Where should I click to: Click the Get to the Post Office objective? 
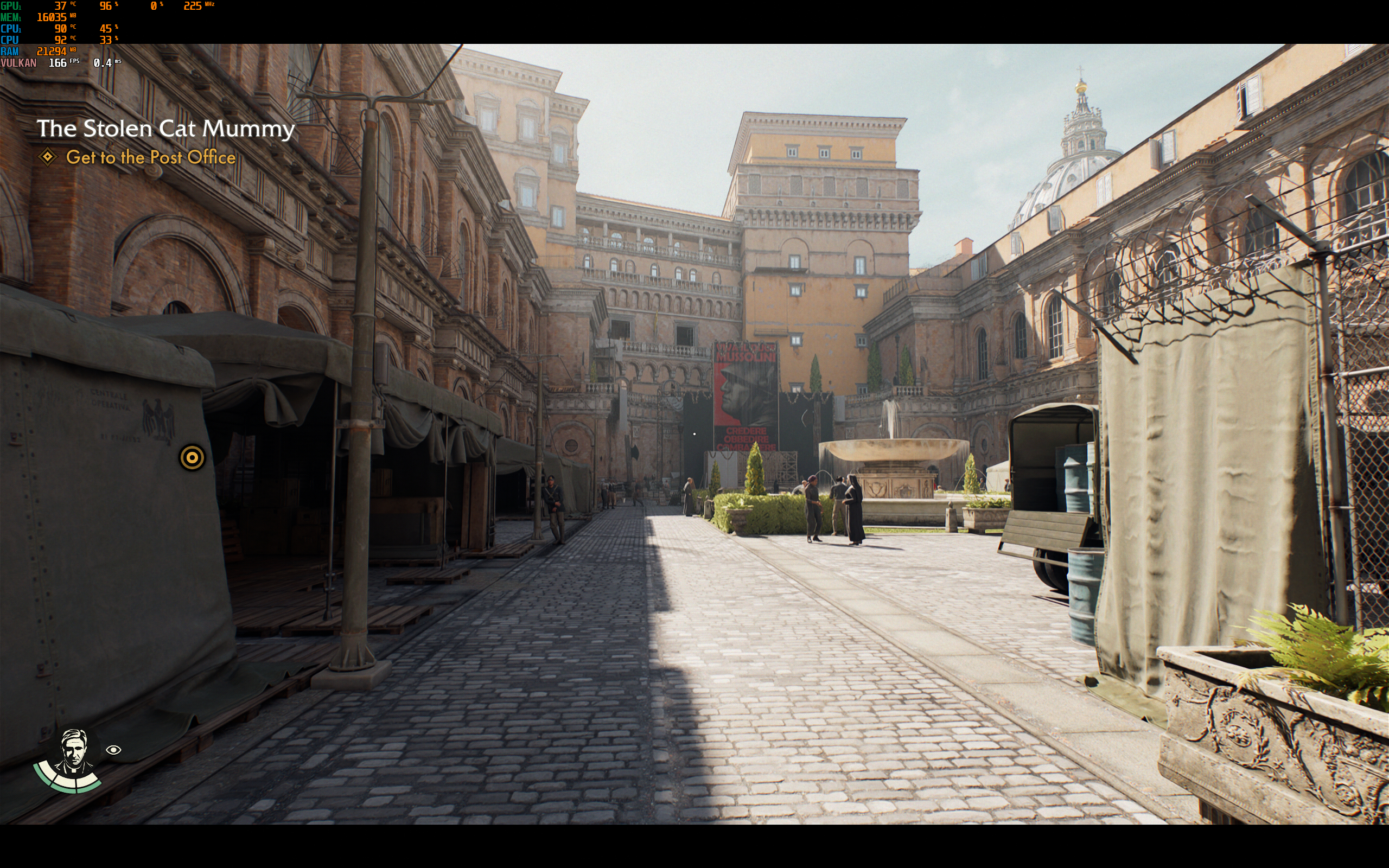click(150, 157)
